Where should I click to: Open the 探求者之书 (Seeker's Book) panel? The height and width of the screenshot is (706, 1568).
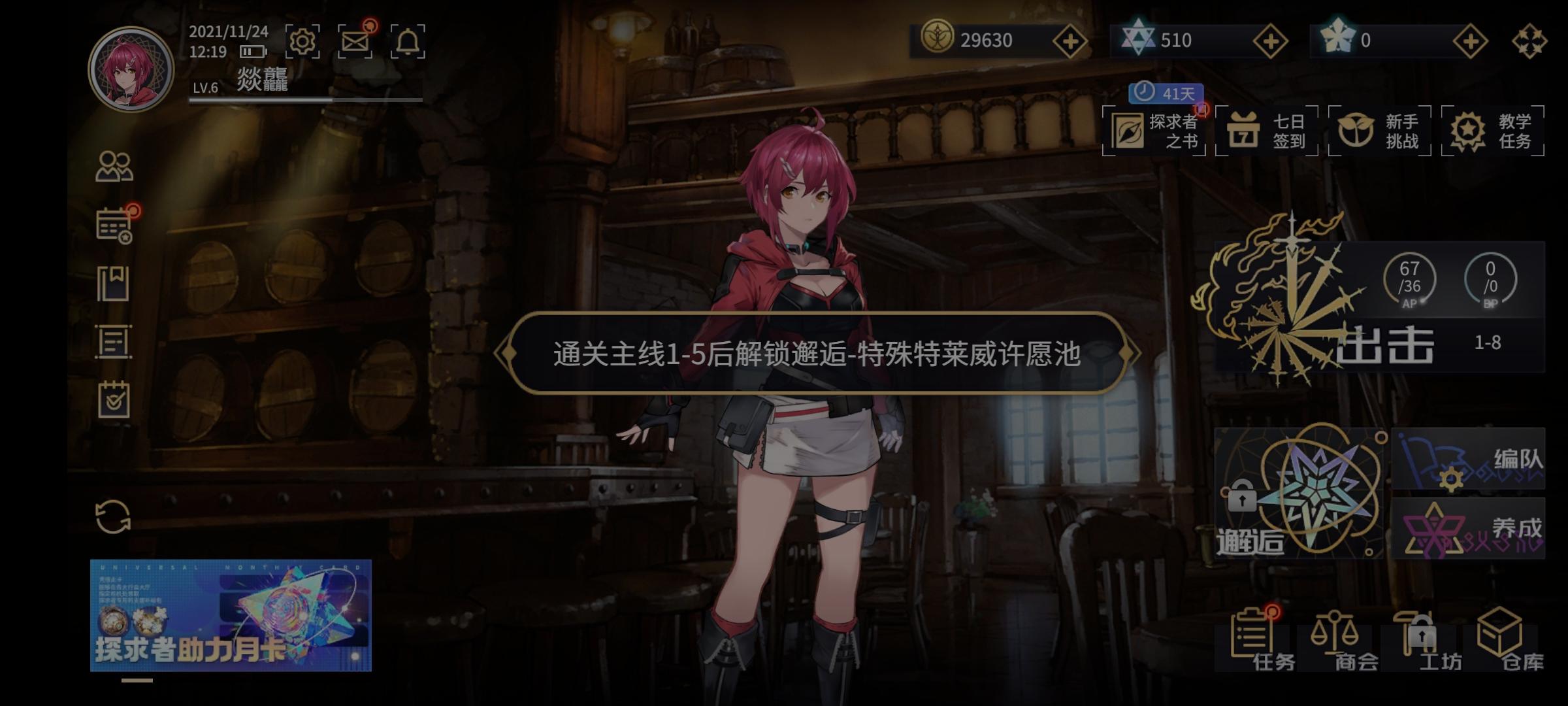click(1160, 129)
